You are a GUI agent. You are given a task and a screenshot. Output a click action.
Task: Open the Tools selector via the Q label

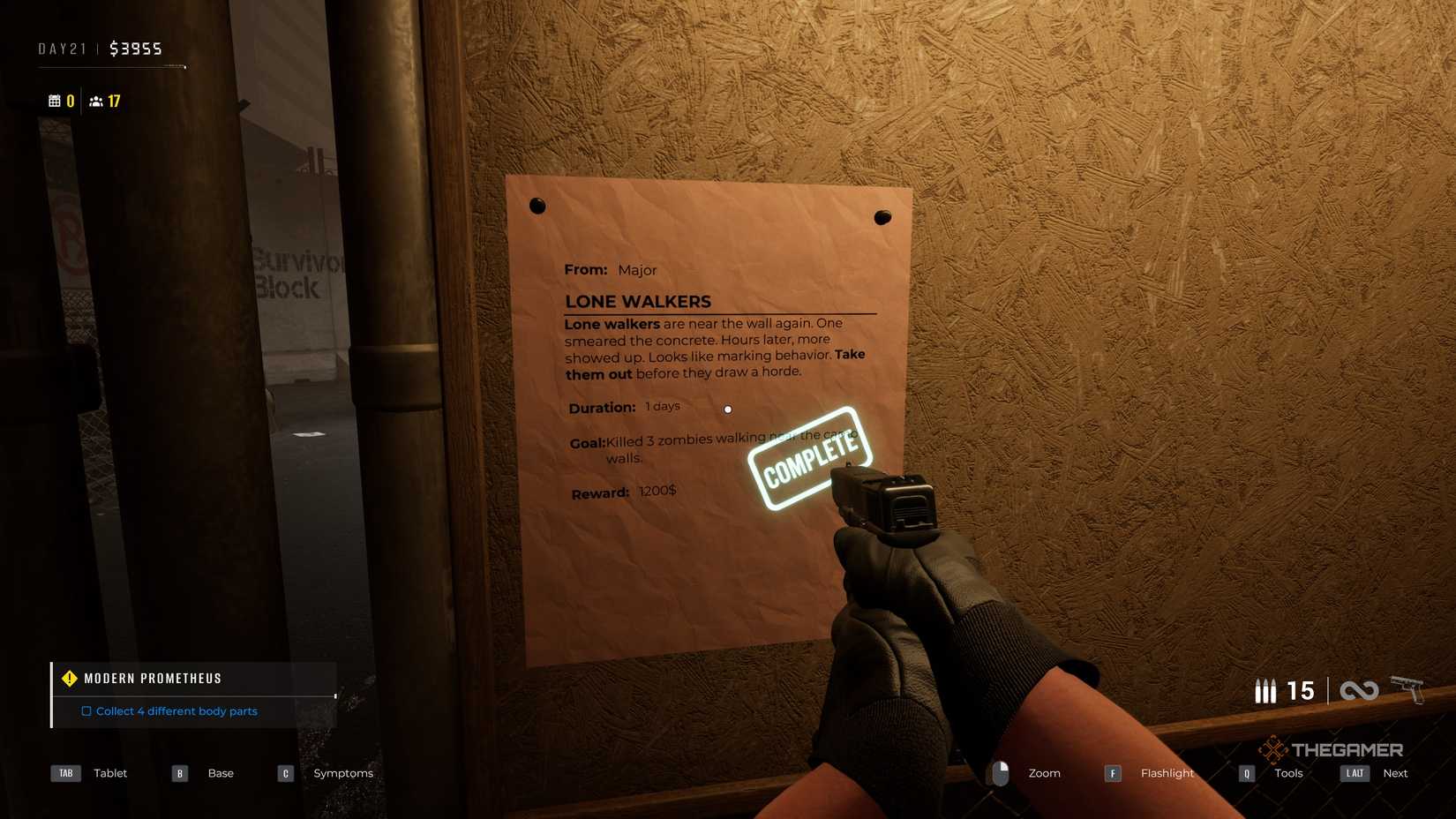click(x=1246, y=773)
